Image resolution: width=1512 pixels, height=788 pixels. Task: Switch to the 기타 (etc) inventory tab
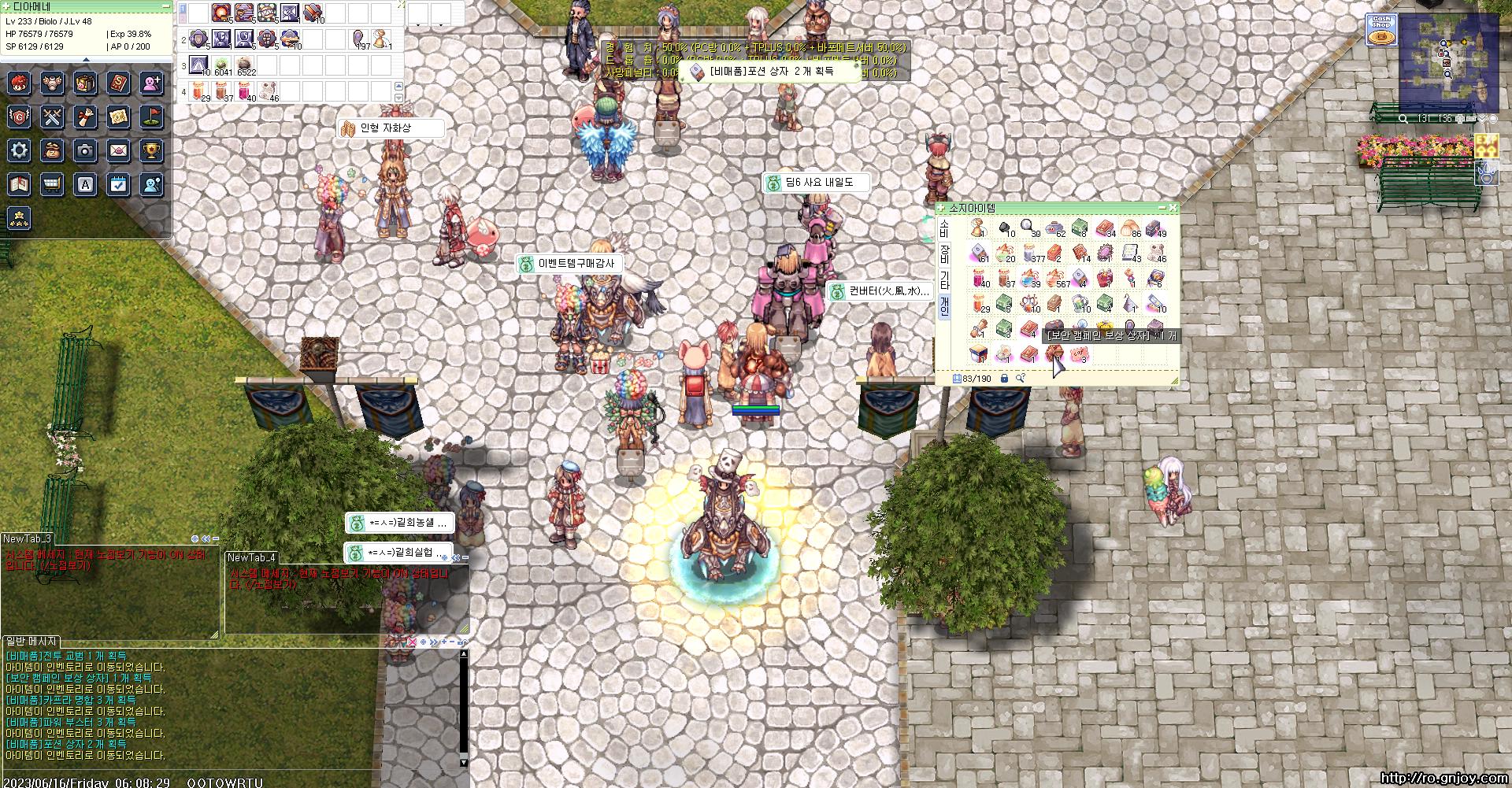click(944, 279)
